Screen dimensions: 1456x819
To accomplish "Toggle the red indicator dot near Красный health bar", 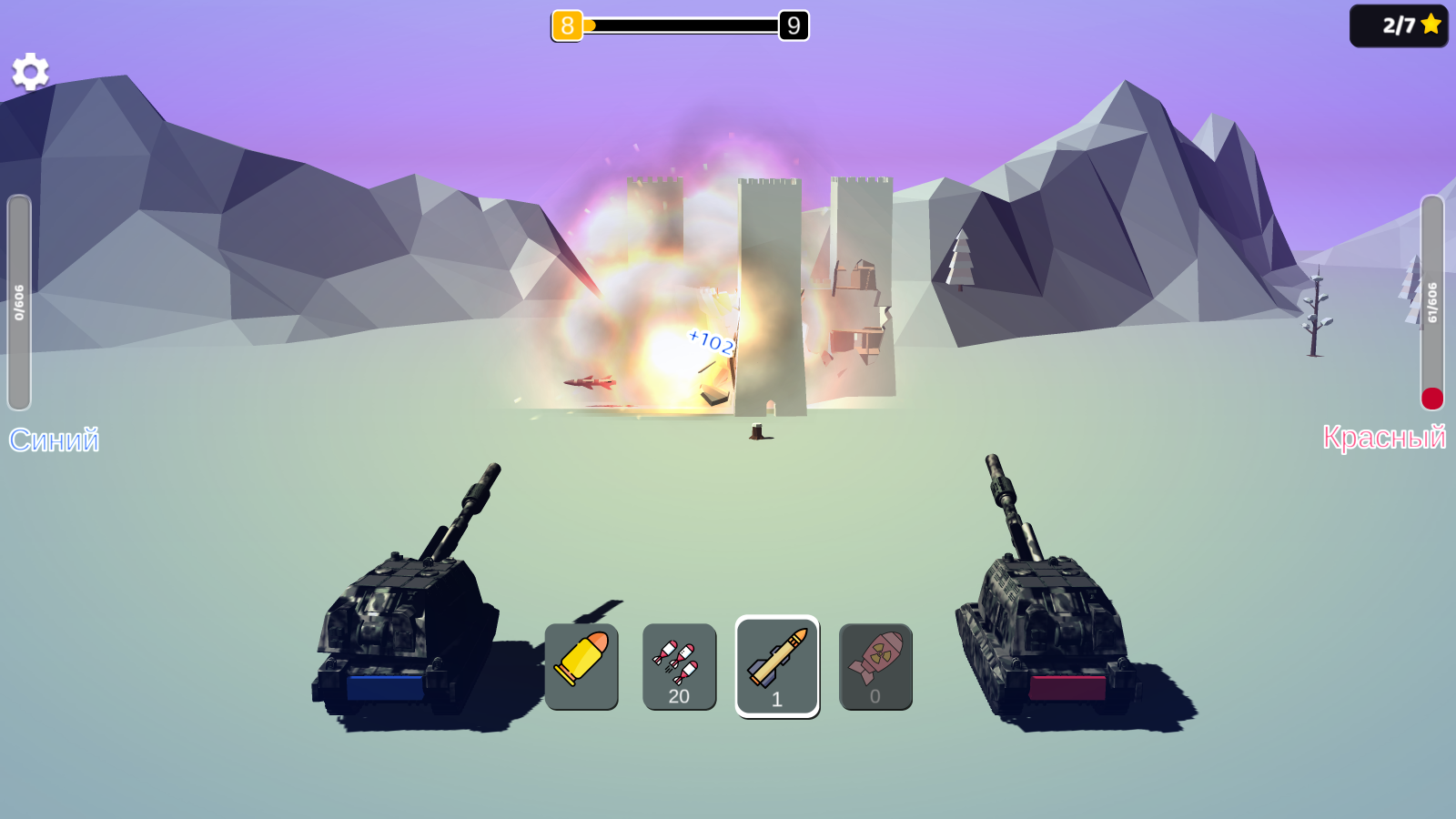I will pos(1434,398).
